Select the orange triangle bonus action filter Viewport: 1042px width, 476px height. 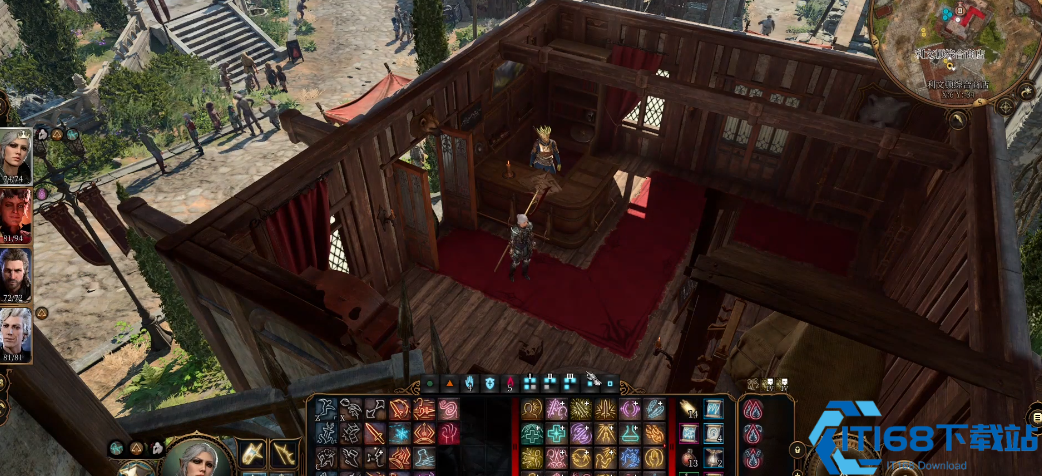click(449, 382)
